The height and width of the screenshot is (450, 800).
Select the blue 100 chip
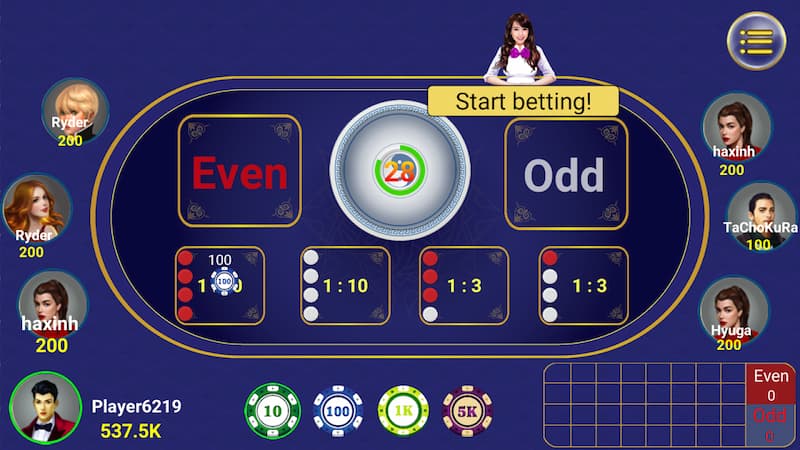pos(338,410)
